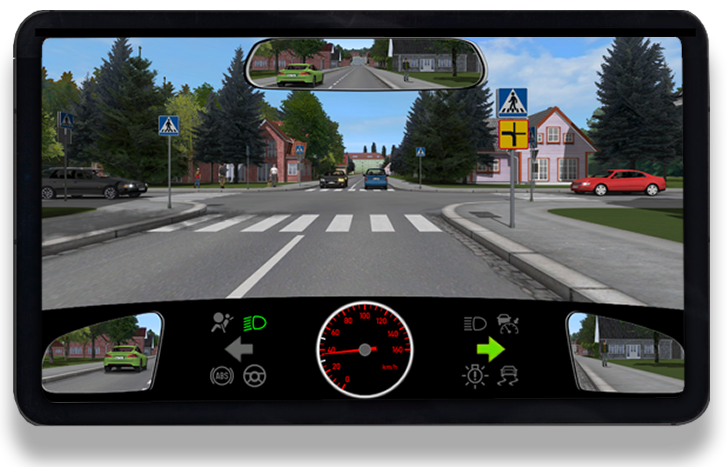Click the seatbelt airbag warning icon
Screen dimensions: 727x467
point(221,322)
